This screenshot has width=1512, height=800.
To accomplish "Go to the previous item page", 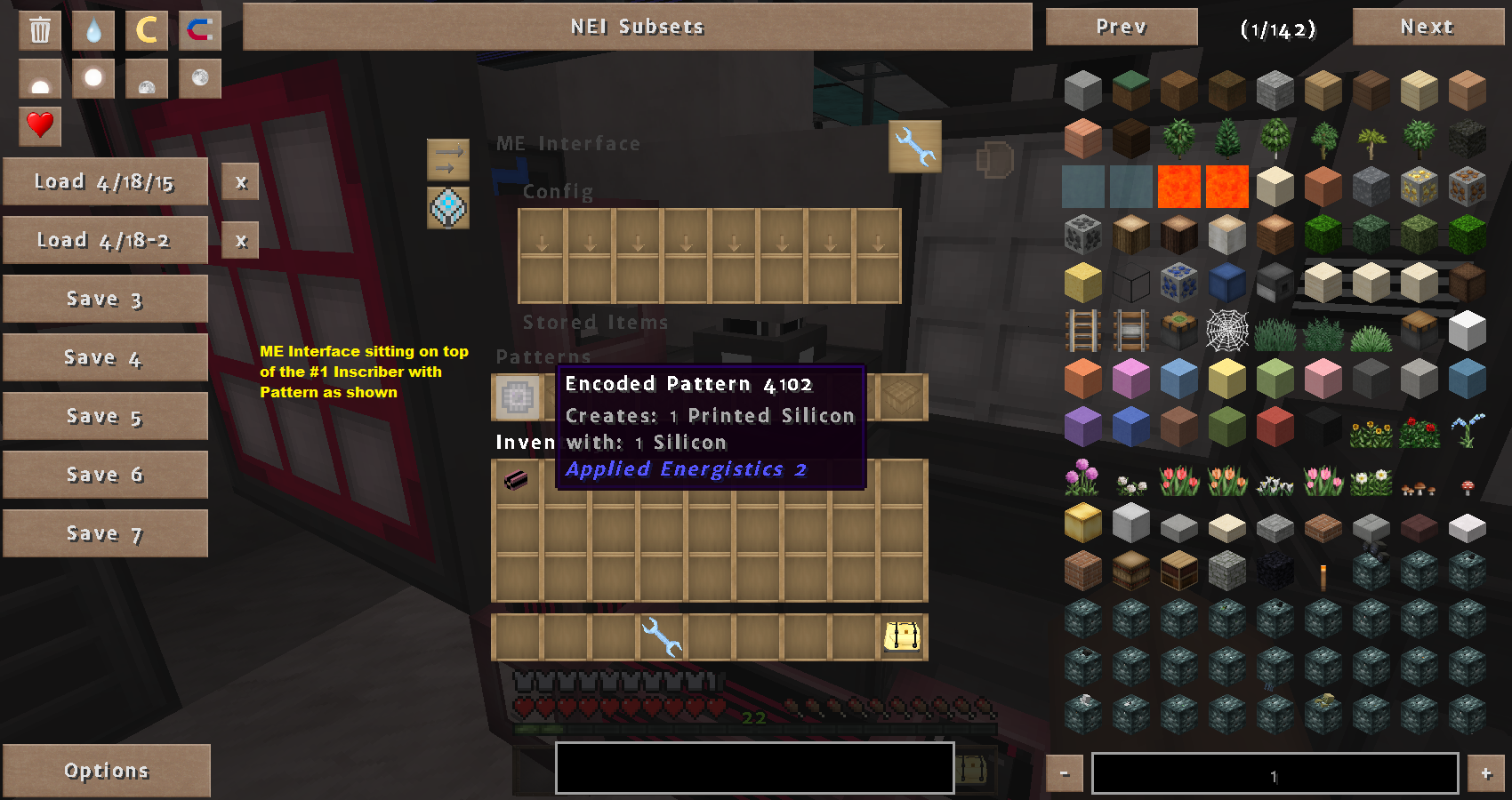I will (1121, 27).
